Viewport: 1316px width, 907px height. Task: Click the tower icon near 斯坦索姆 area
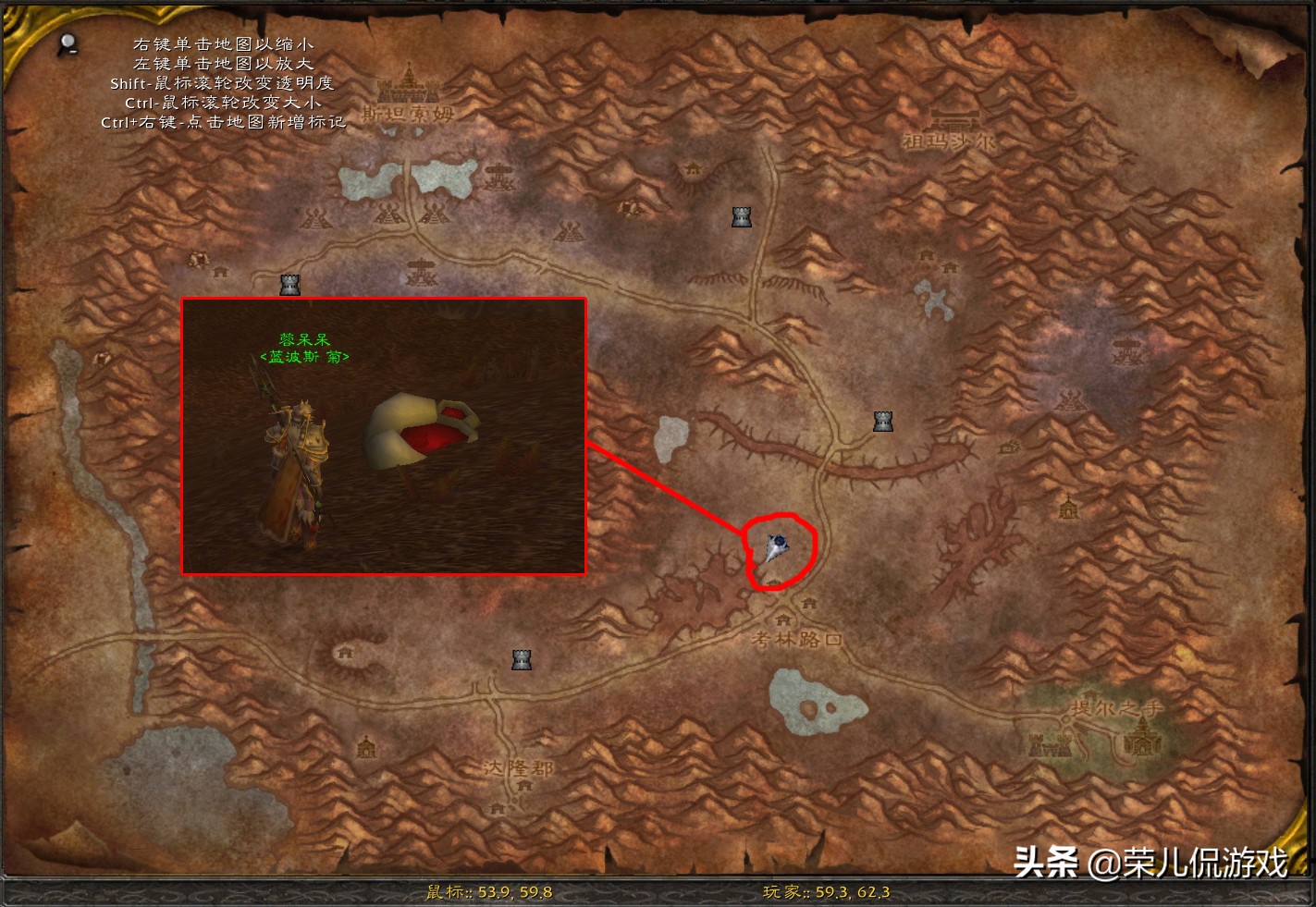pyautogui.click(x=742, y=215)
